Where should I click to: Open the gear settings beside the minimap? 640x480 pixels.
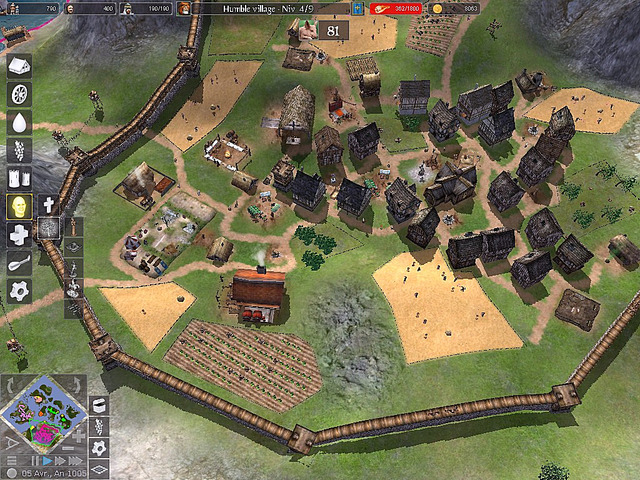point(99,446)
